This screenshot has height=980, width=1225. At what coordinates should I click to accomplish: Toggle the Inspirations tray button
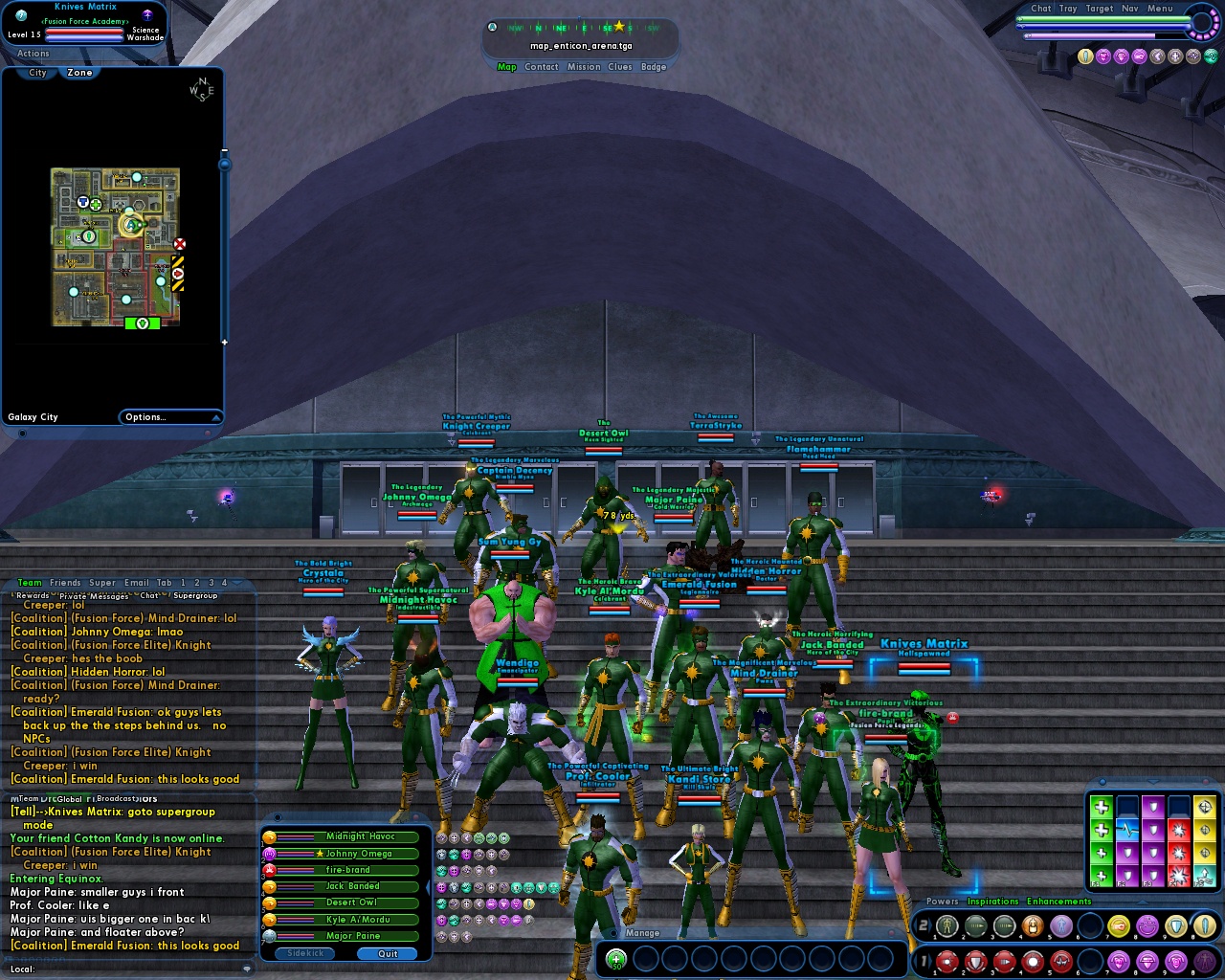[x=993, y=902]
